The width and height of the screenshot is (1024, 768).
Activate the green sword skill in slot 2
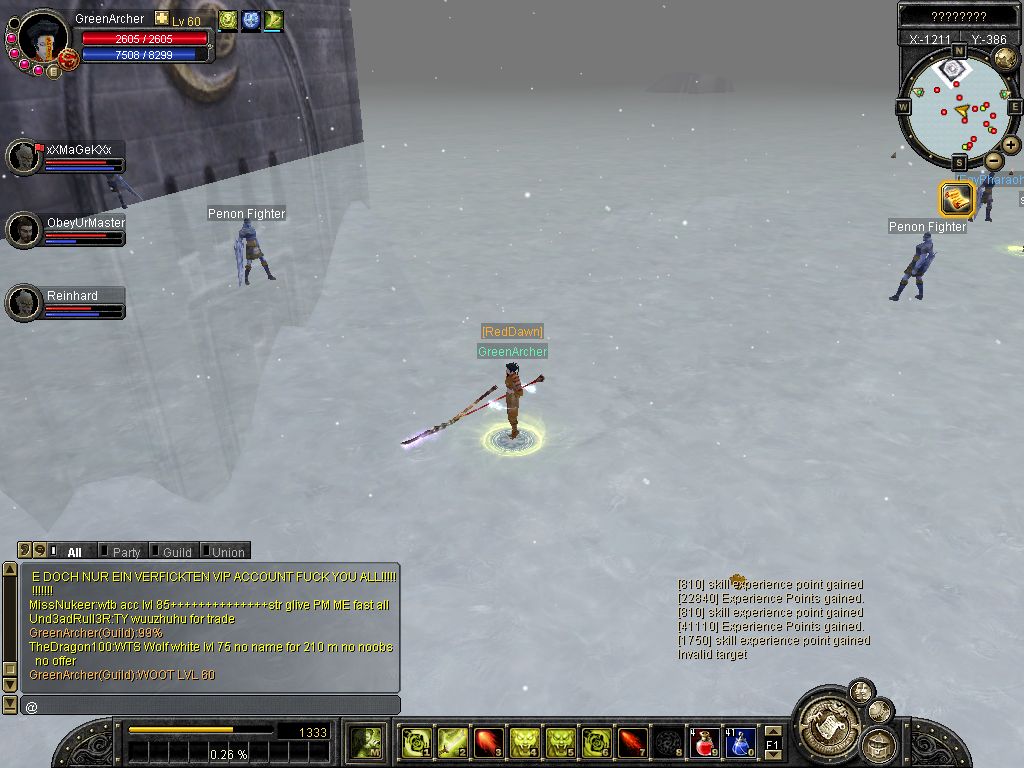[x=453, y=742]
